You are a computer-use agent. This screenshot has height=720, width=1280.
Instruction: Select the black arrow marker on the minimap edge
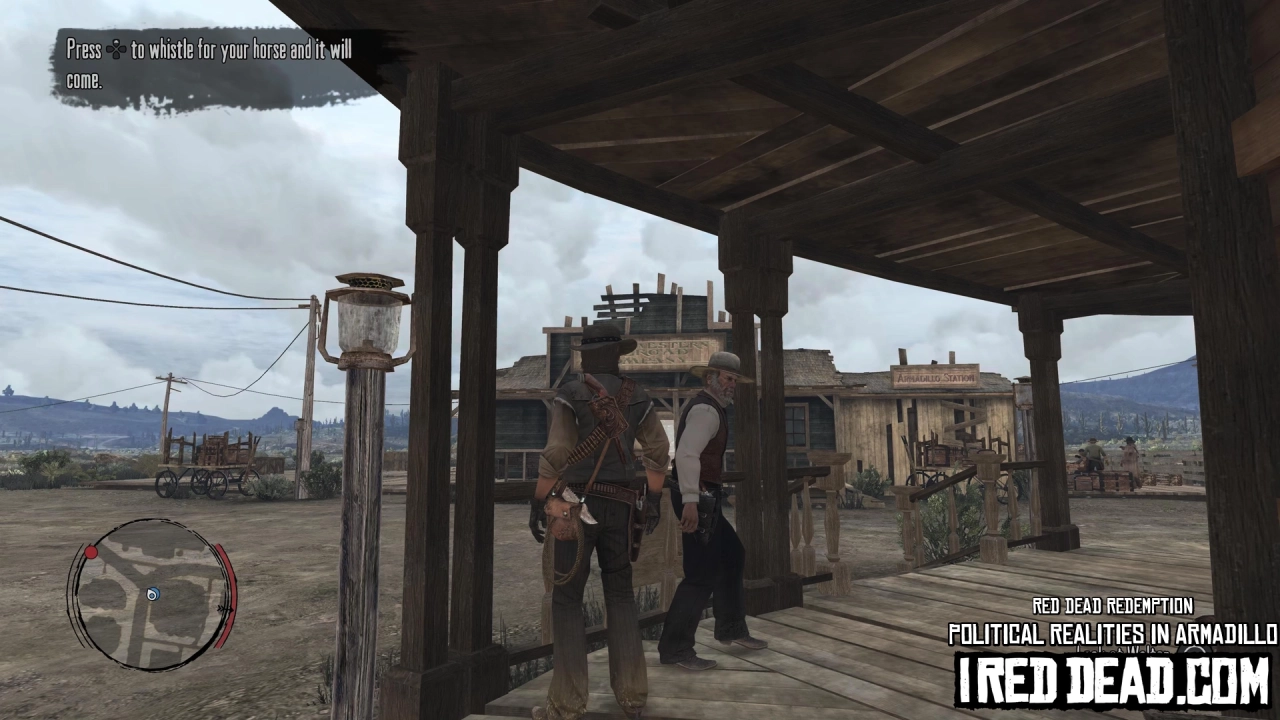tap(225, 609)
